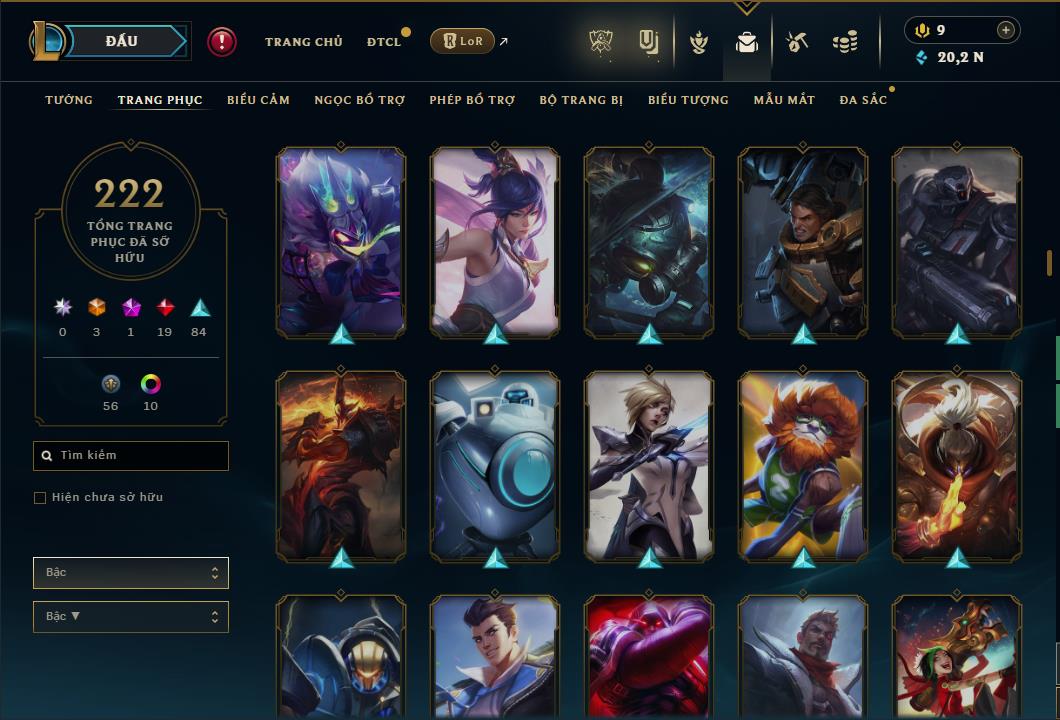
Task: Select the ĐA SẮC tab
Action: (x=863, y=100)
